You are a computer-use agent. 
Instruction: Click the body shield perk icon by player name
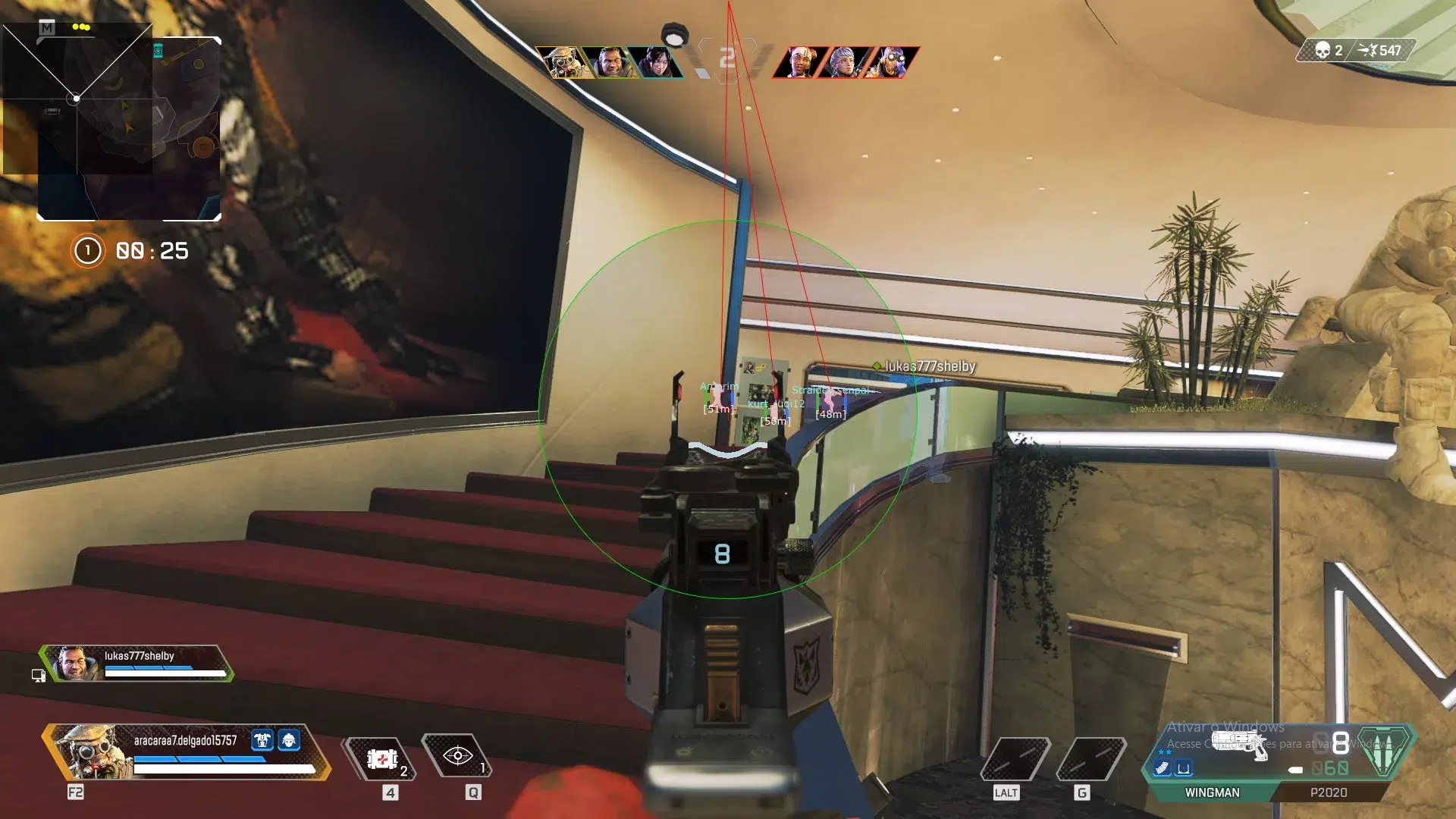click(x=262, y=740)
